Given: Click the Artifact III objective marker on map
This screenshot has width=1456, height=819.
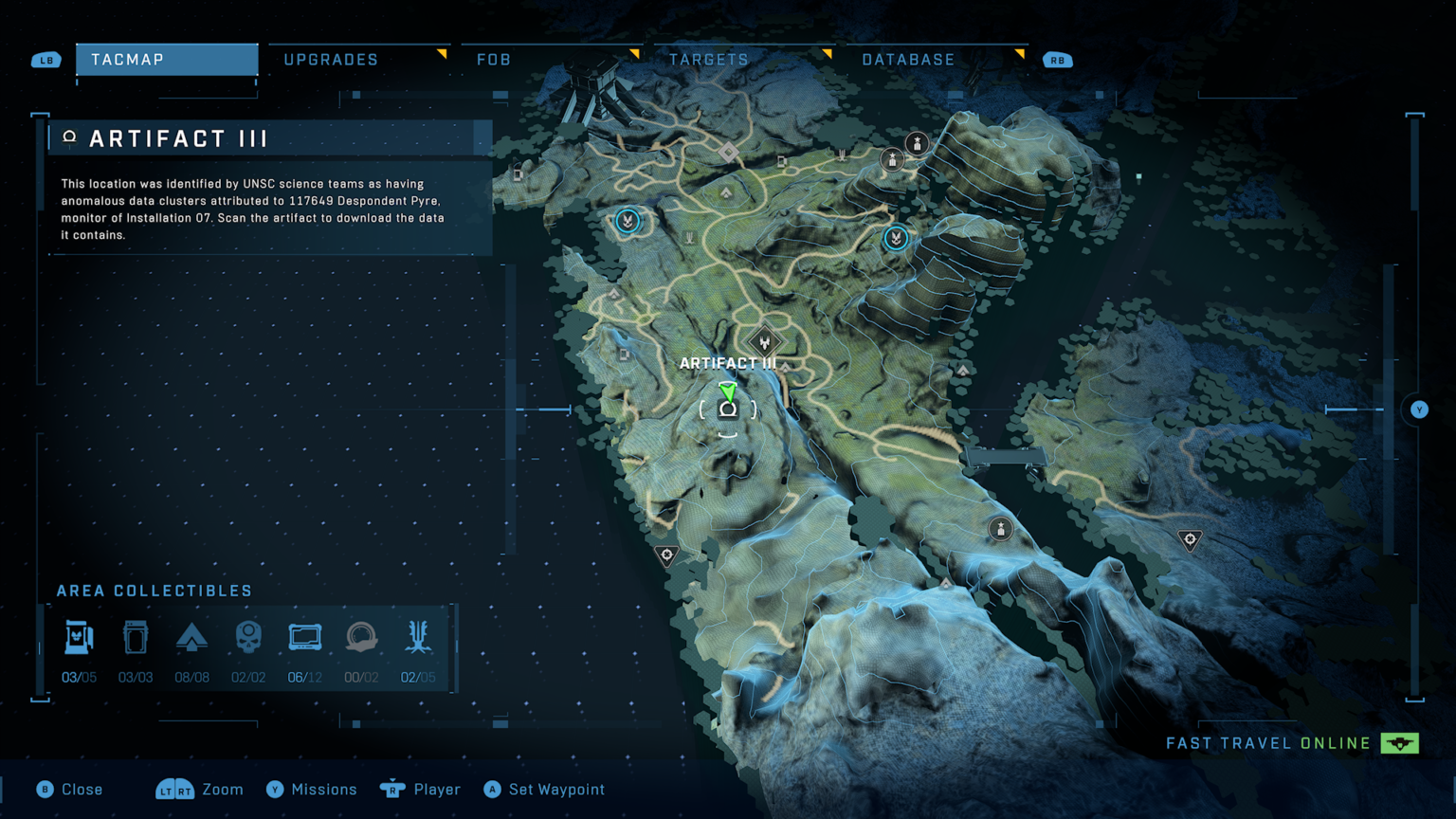Looking at the screenshot, I should pyautogui.click(x=727, y=408).
